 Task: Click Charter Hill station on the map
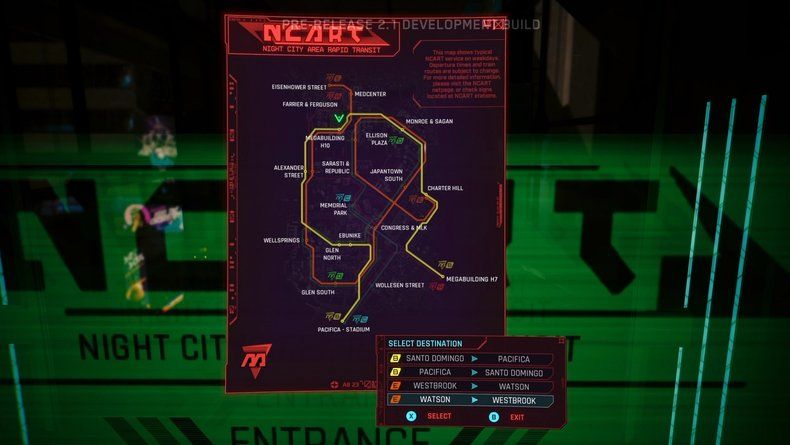click(x=445, y=188)
